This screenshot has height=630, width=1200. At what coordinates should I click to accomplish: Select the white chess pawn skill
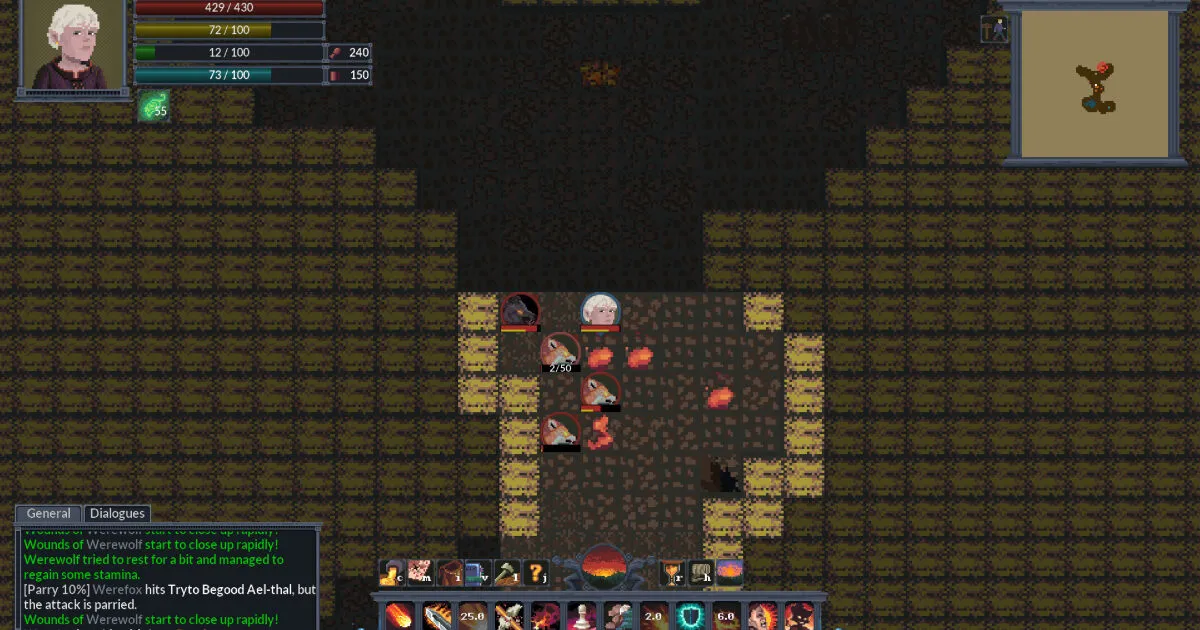(x=580, y=615)
